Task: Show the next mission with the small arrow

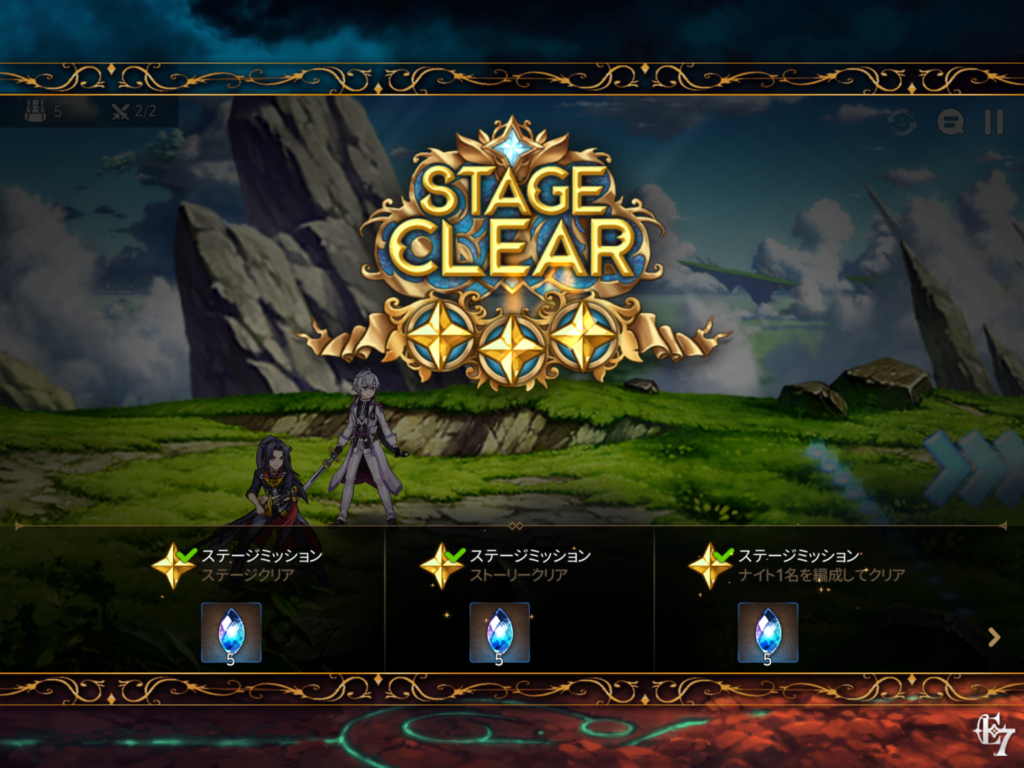Action: pyautogui.click(x=994, y=637)
